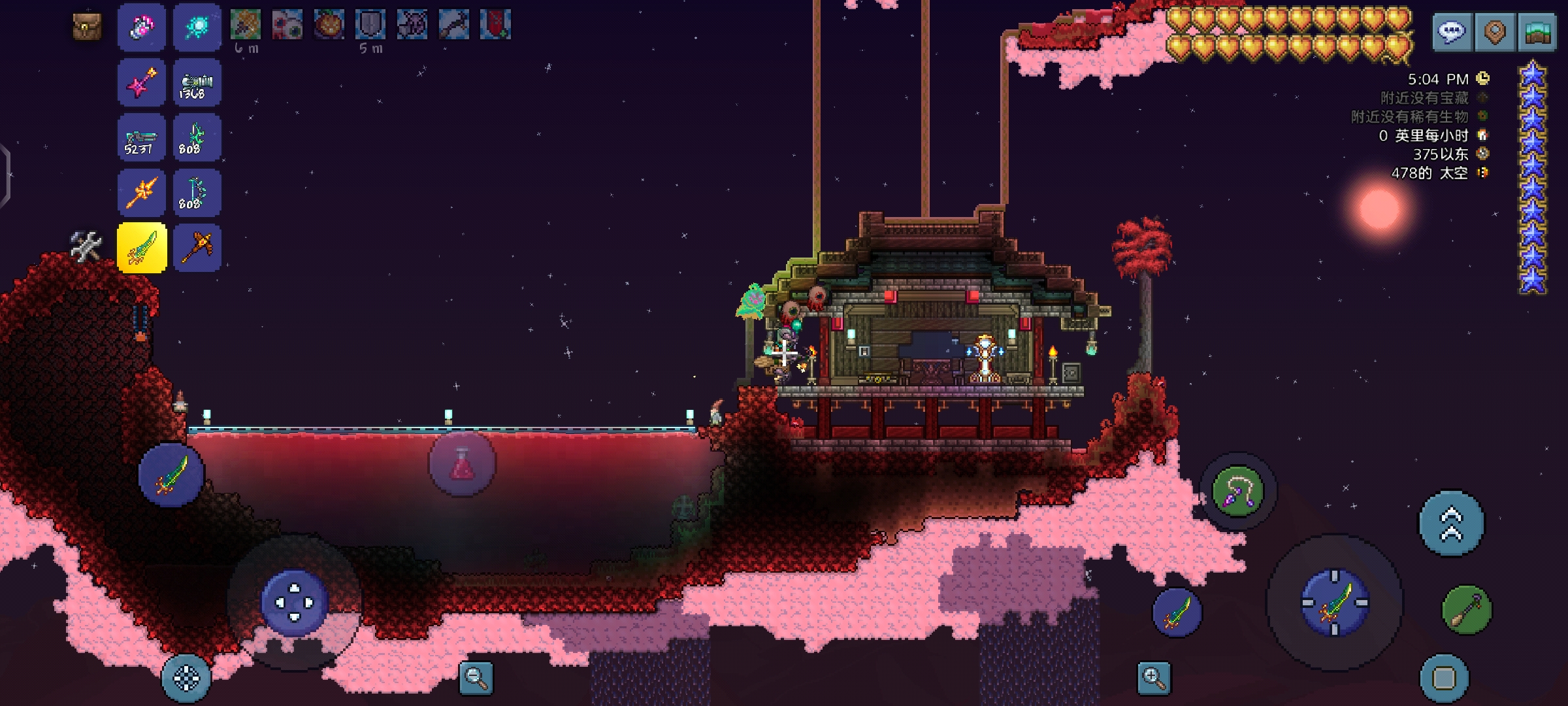Open the inventory backpack
The image size is (1568, 706).
87,27
